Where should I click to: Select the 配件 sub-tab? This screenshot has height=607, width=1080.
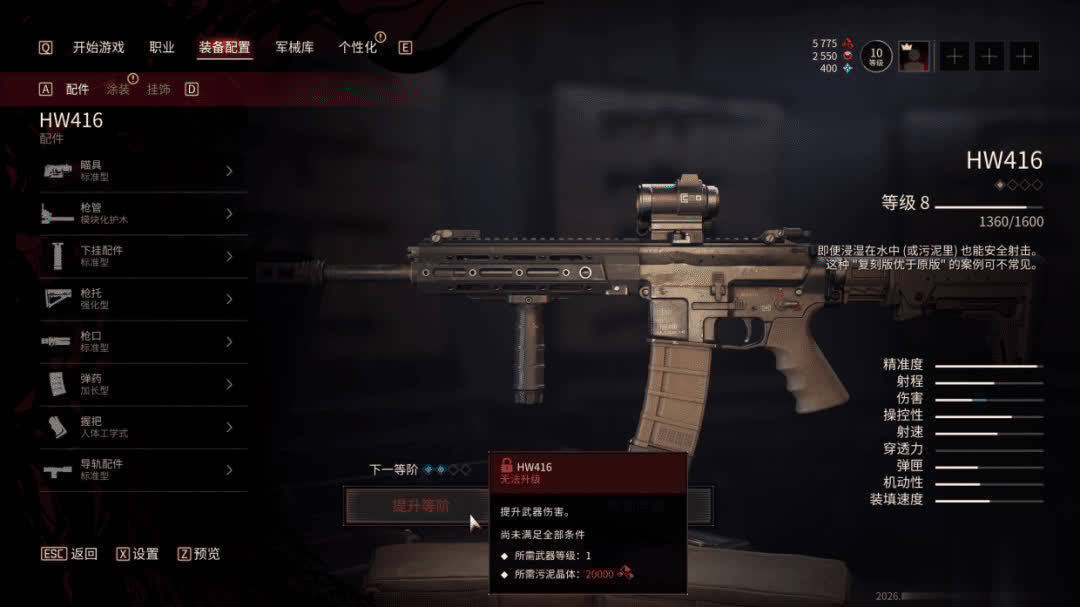pyautogui.click(x=77, y=89)
